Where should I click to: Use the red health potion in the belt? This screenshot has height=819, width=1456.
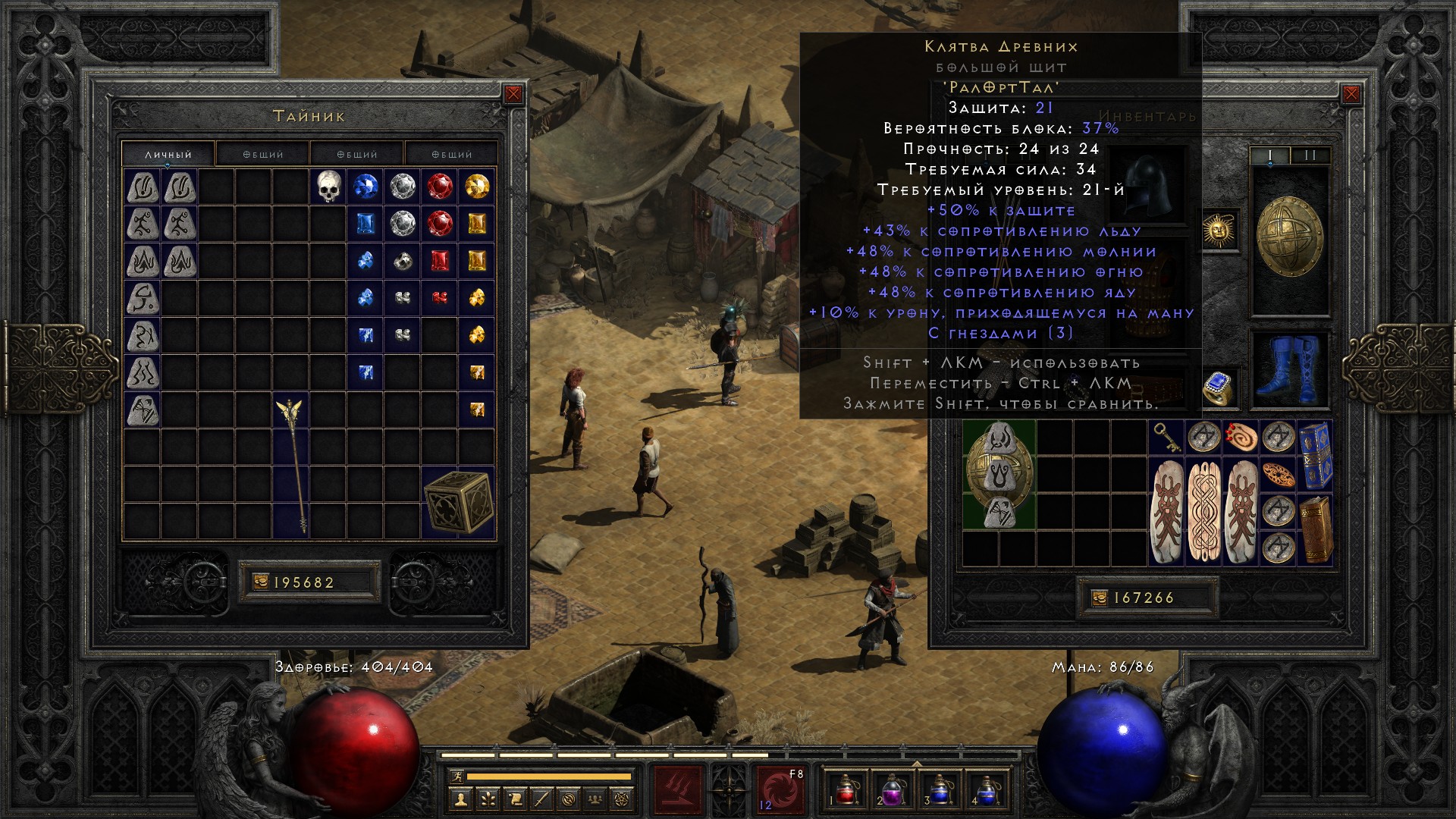pos(847,789)
